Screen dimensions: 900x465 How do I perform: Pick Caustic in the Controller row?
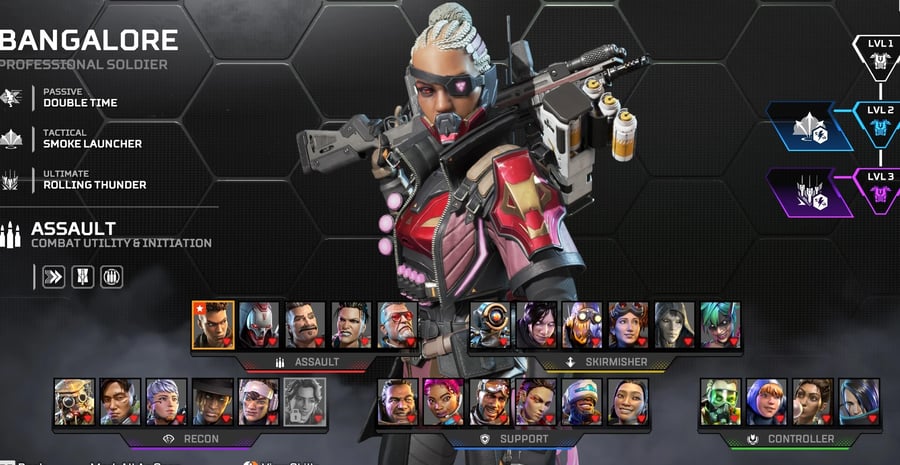point(720,401)
